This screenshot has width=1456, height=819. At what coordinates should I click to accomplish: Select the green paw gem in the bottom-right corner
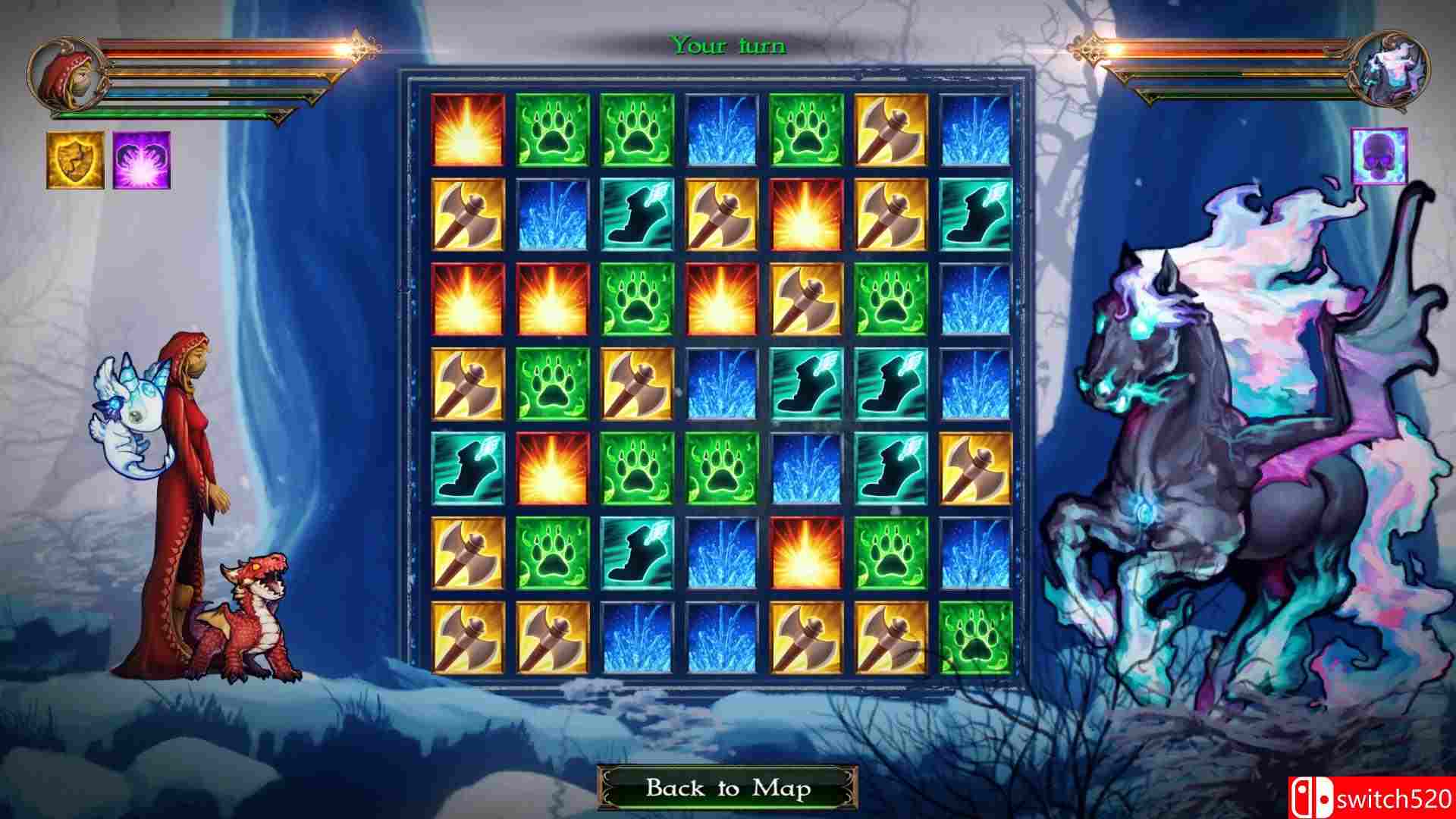977,637
